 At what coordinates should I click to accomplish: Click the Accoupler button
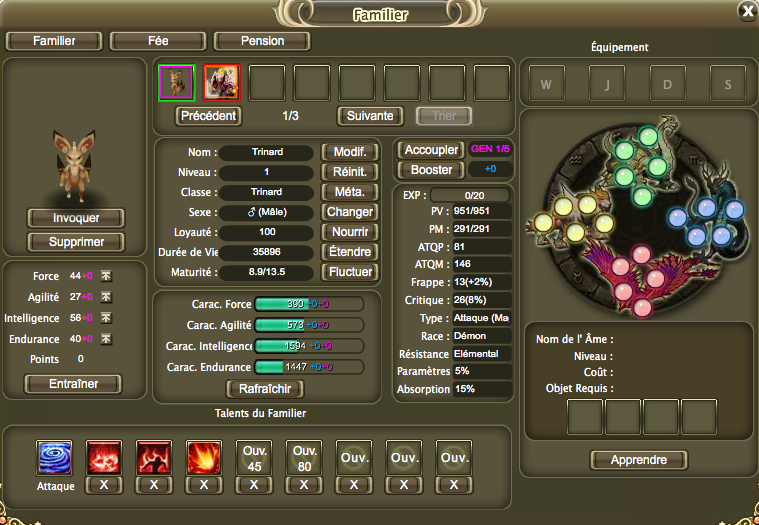click(430, 149)
